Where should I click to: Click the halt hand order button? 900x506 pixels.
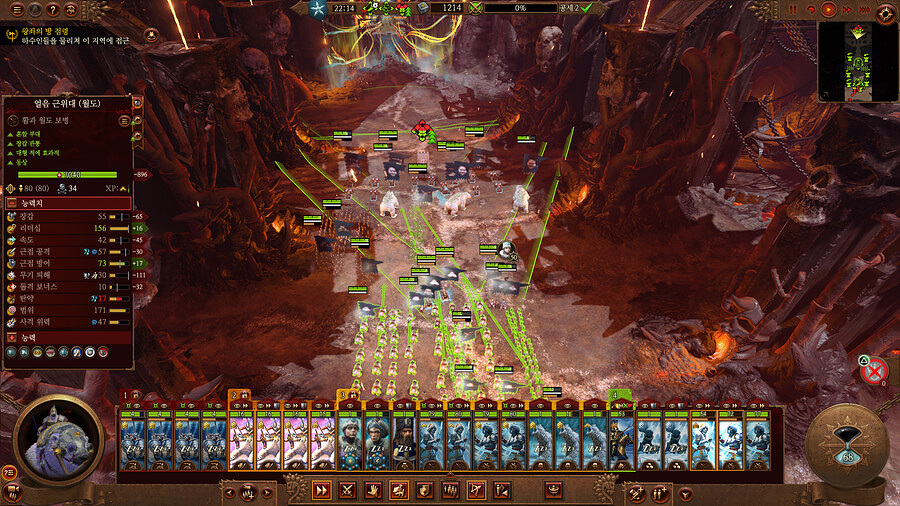tap(373, 490)
